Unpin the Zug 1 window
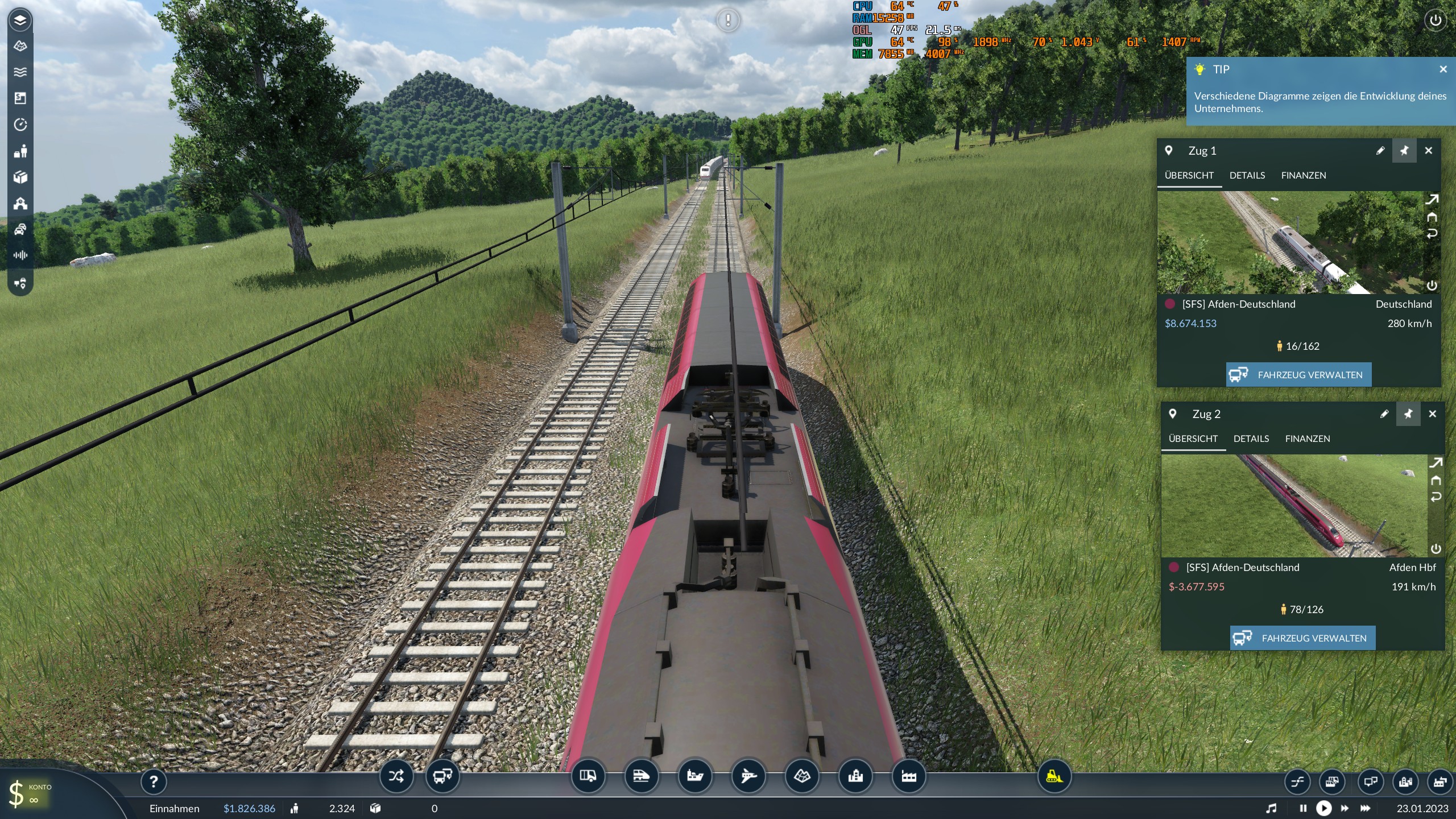The image size is (1456, 819). pos(1405,150)
